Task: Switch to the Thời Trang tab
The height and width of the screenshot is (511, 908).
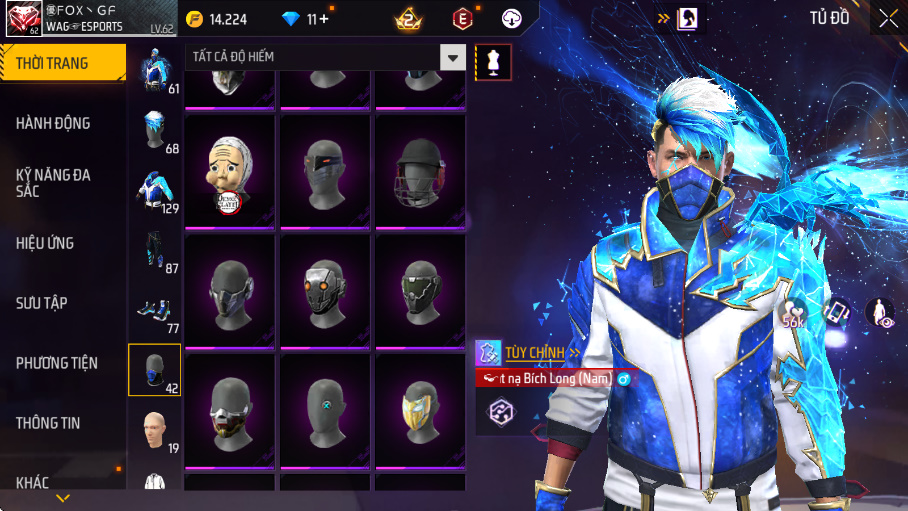Action: [62, 63]
